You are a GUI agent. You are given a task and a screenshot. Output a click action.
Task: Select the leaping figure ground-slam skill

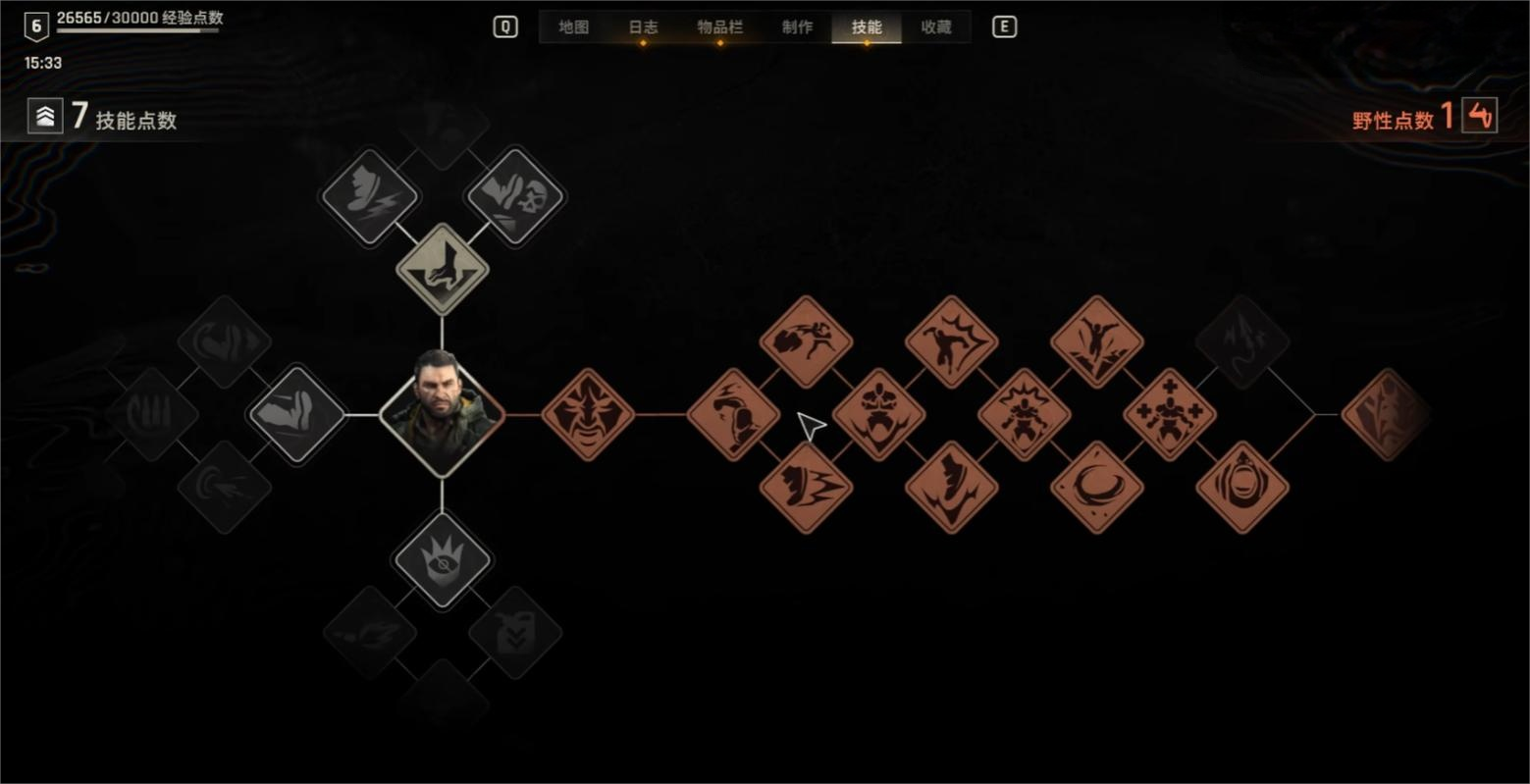[x=1096, y=341]
